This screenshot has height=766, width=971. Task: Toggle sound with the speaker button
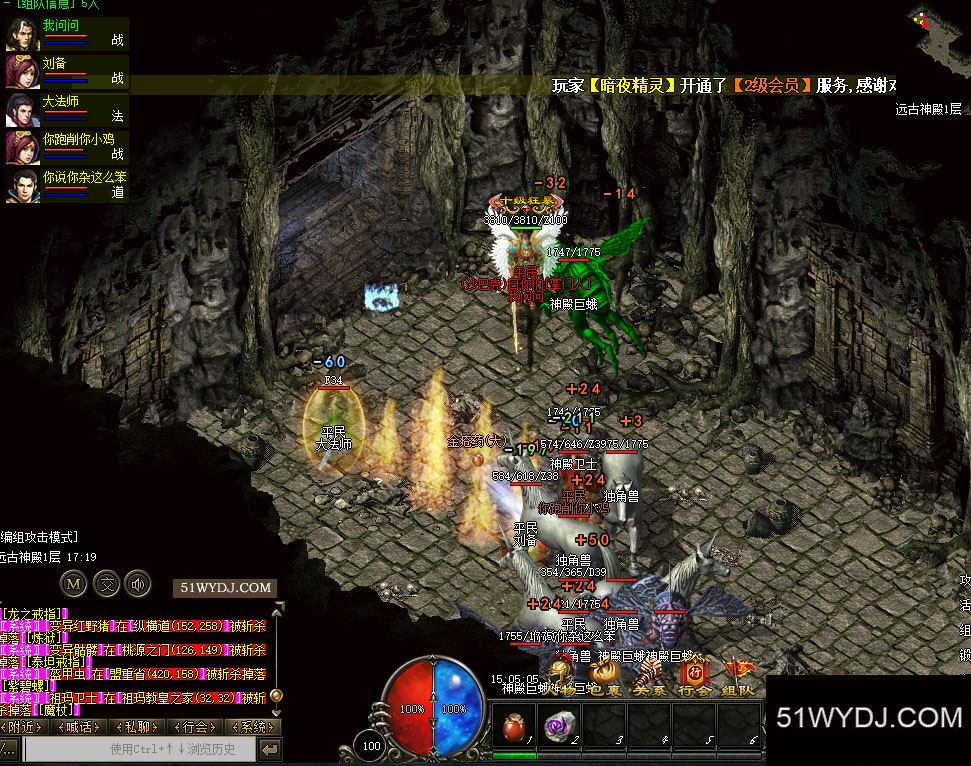137,582
